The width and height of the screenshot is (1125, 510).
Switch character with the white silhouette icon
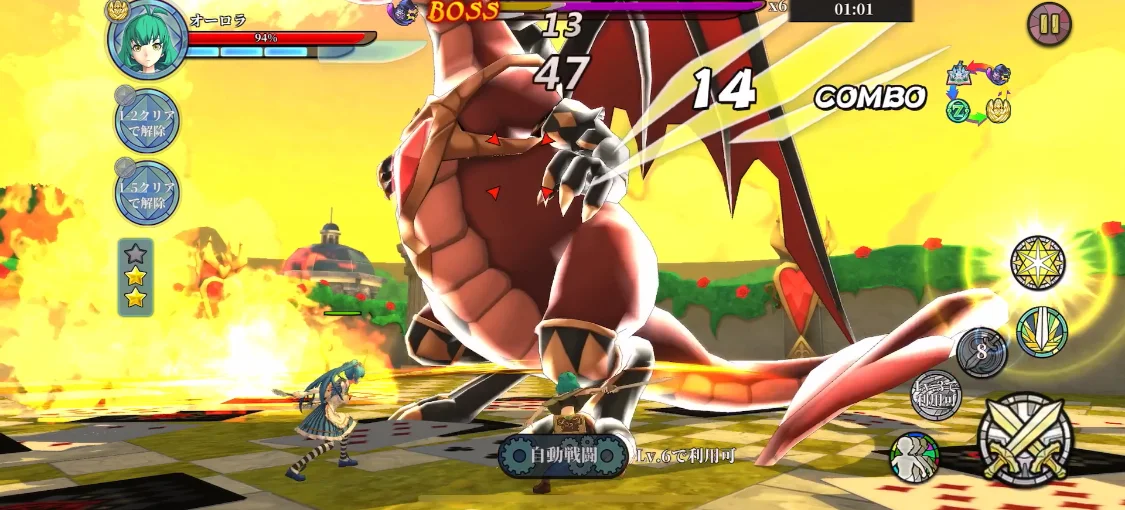tap(914, 458)
